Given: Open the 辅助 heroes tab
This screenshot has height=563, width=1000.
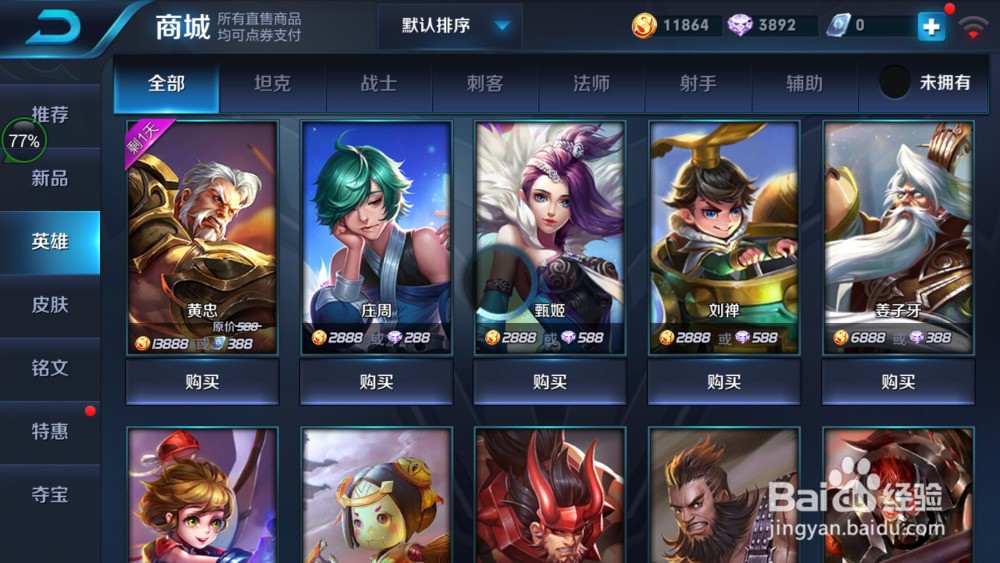Looking at the screenshot, I should [x=804, y=84].
